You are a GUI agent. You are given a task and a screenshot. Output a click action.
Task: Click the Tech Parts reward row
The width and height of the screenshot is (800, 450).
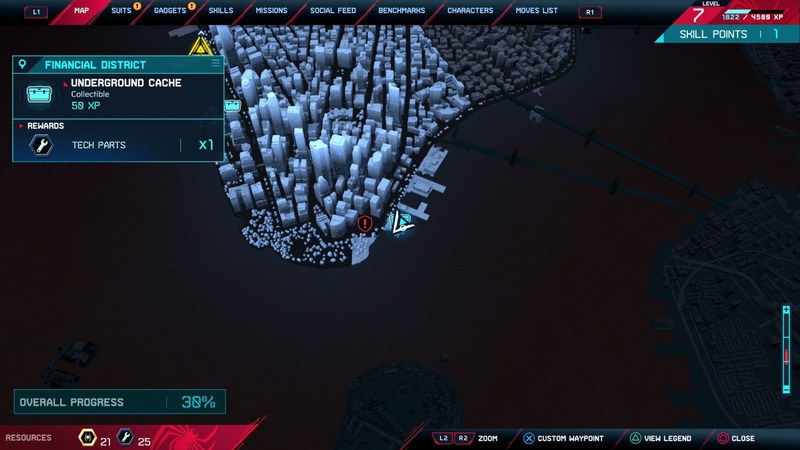click(118, 145)
